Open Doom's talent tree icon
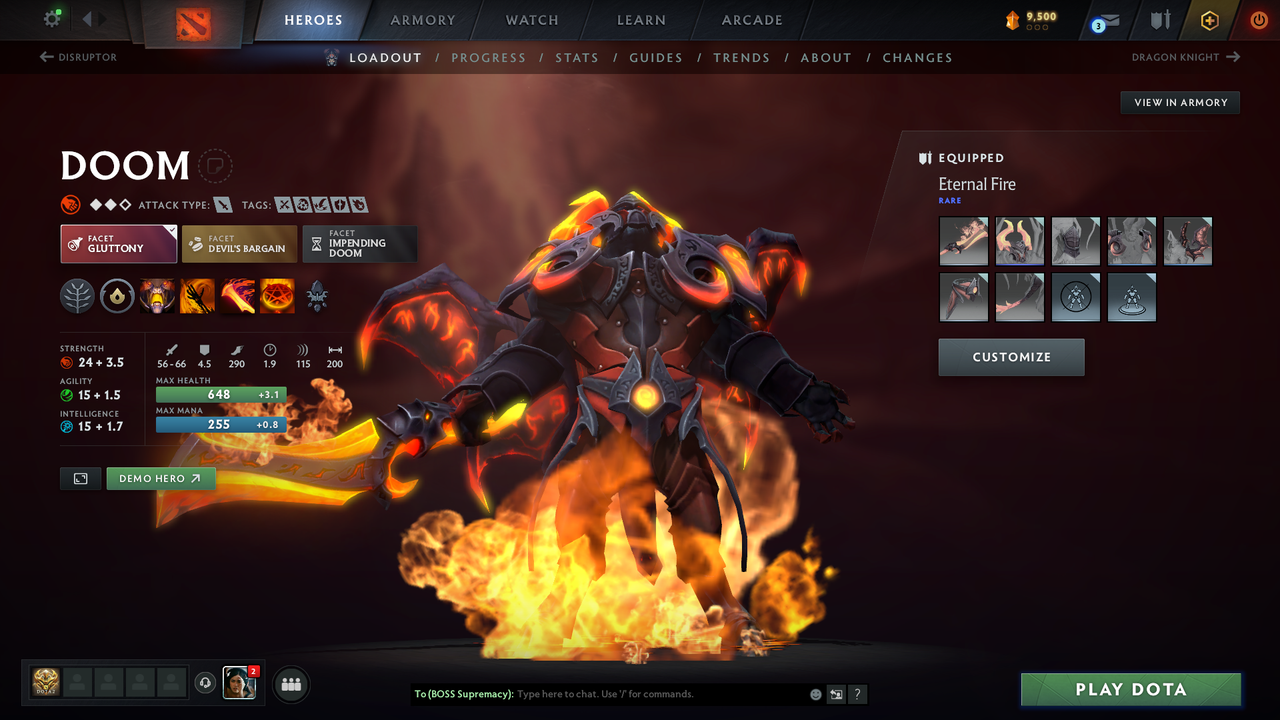Screen dimensions: 1280x720 (x=77, y=296)
